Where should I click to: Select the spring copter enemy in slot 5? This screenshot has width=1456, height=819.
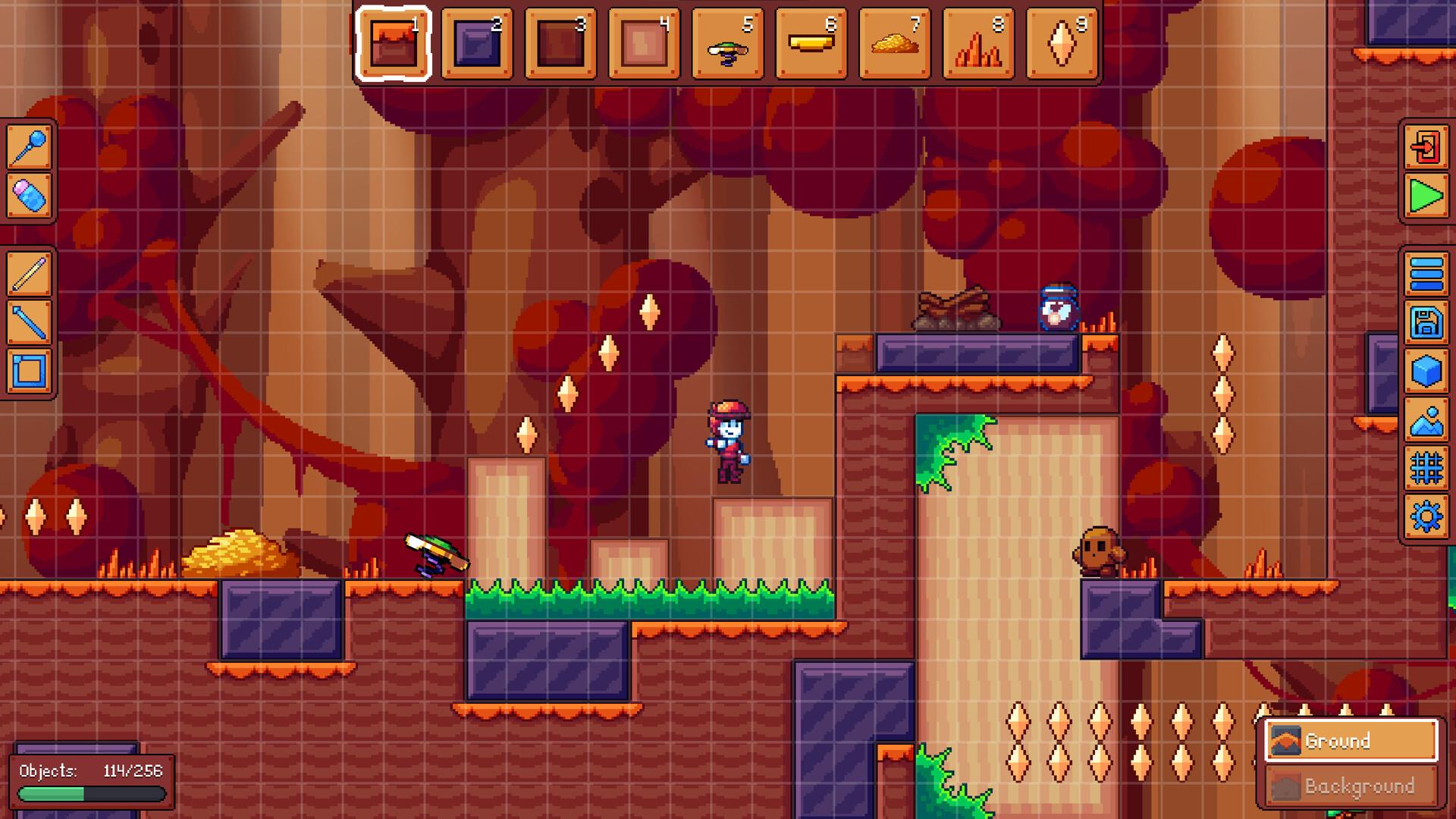tap(726, 44)
